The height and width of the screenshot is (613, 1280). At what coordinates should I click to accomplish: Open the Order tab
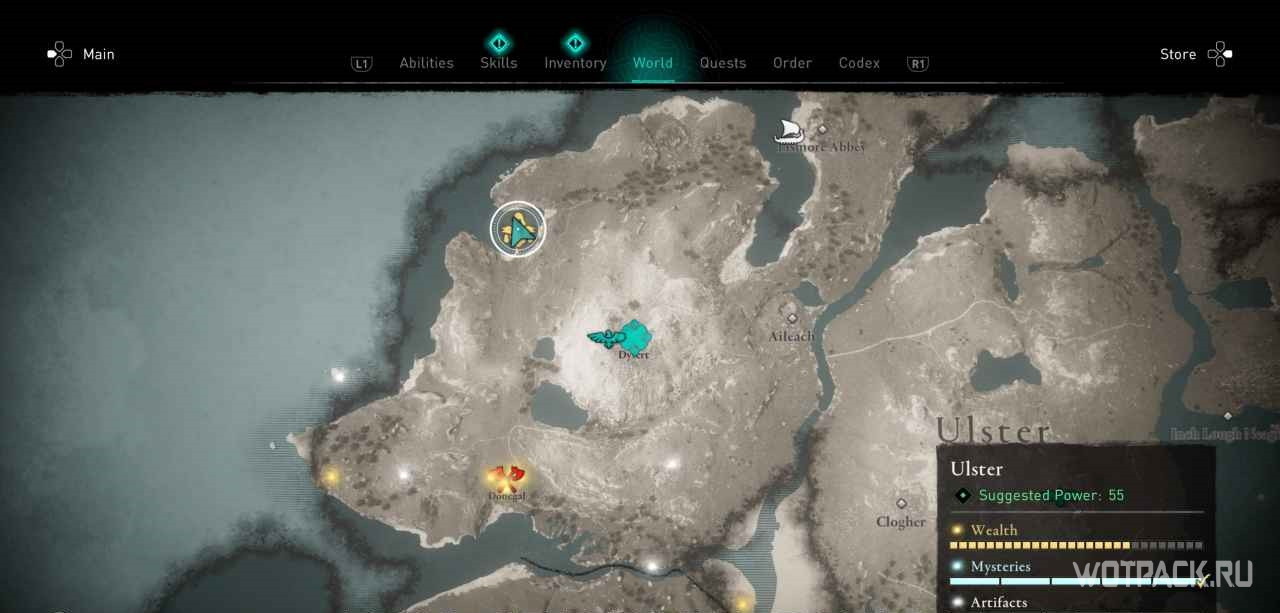click(x=792, y=63)
